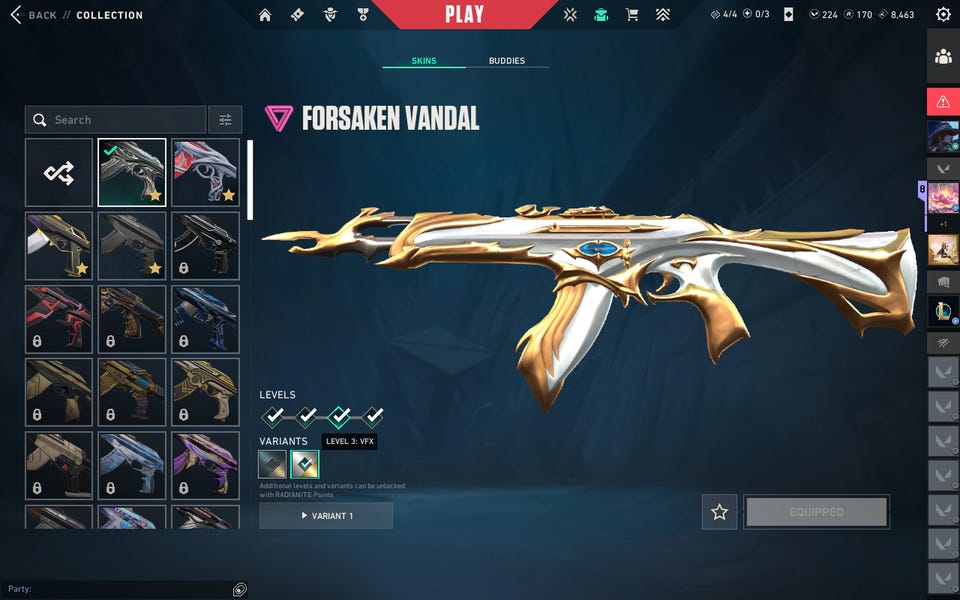This screenshot has height=600, width=960.
Task: Select the Skins tab
Action: click(423, 61)
